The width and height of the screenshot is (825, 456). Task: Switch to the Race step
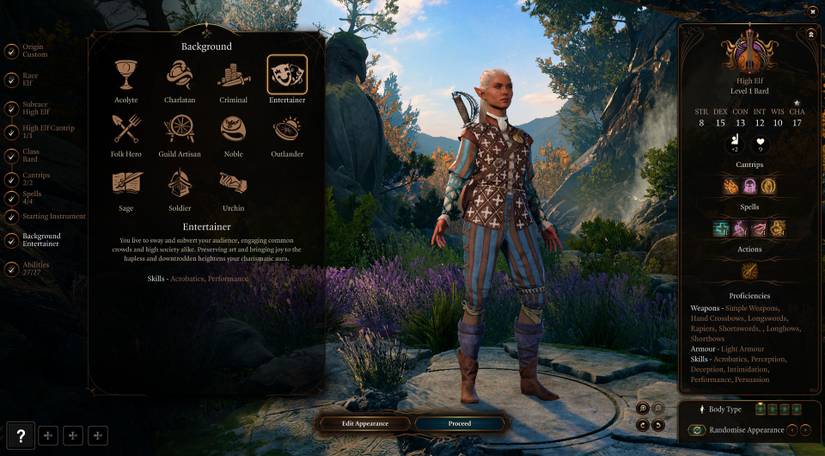click(30, 79)
